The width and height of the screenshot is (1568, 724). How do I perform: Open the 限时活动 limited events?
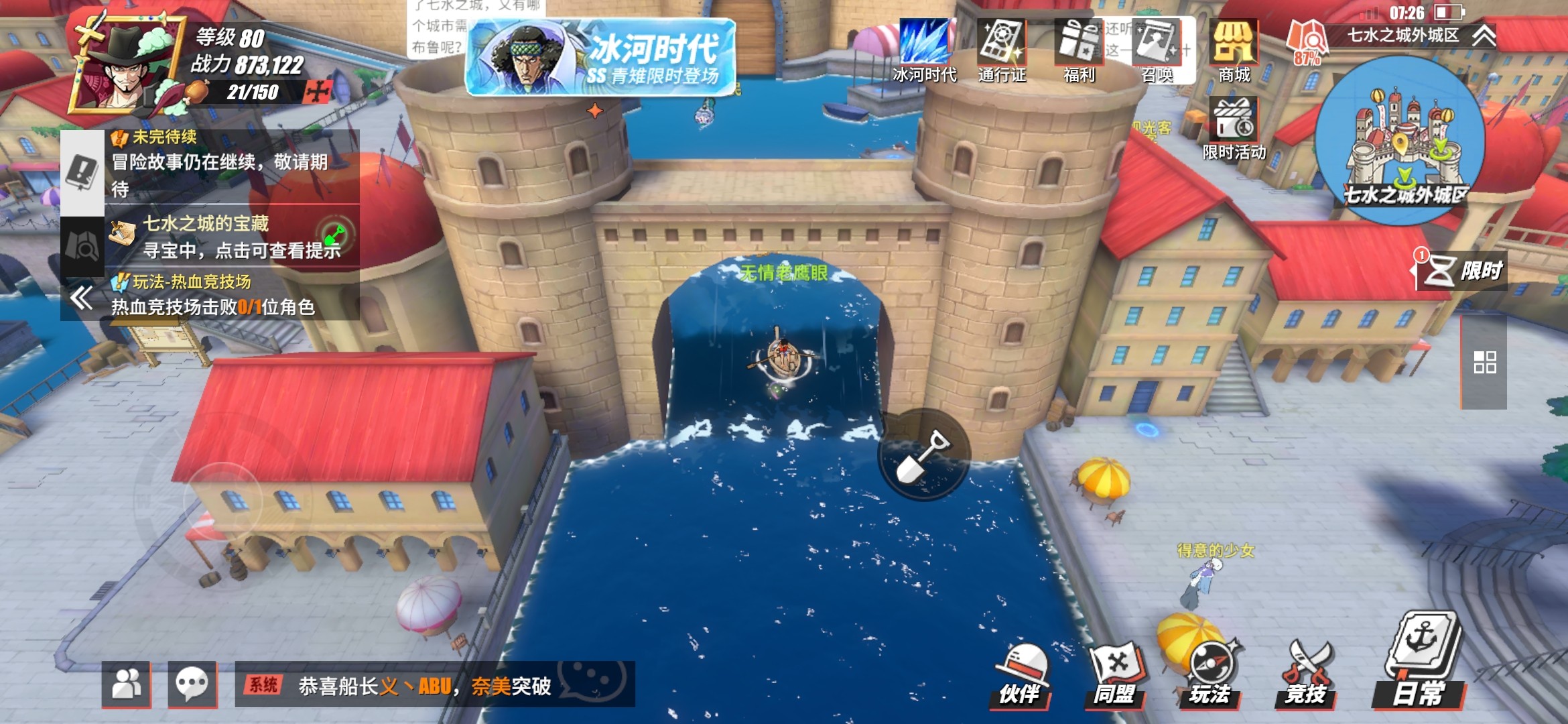click(x=1234, y=127)
